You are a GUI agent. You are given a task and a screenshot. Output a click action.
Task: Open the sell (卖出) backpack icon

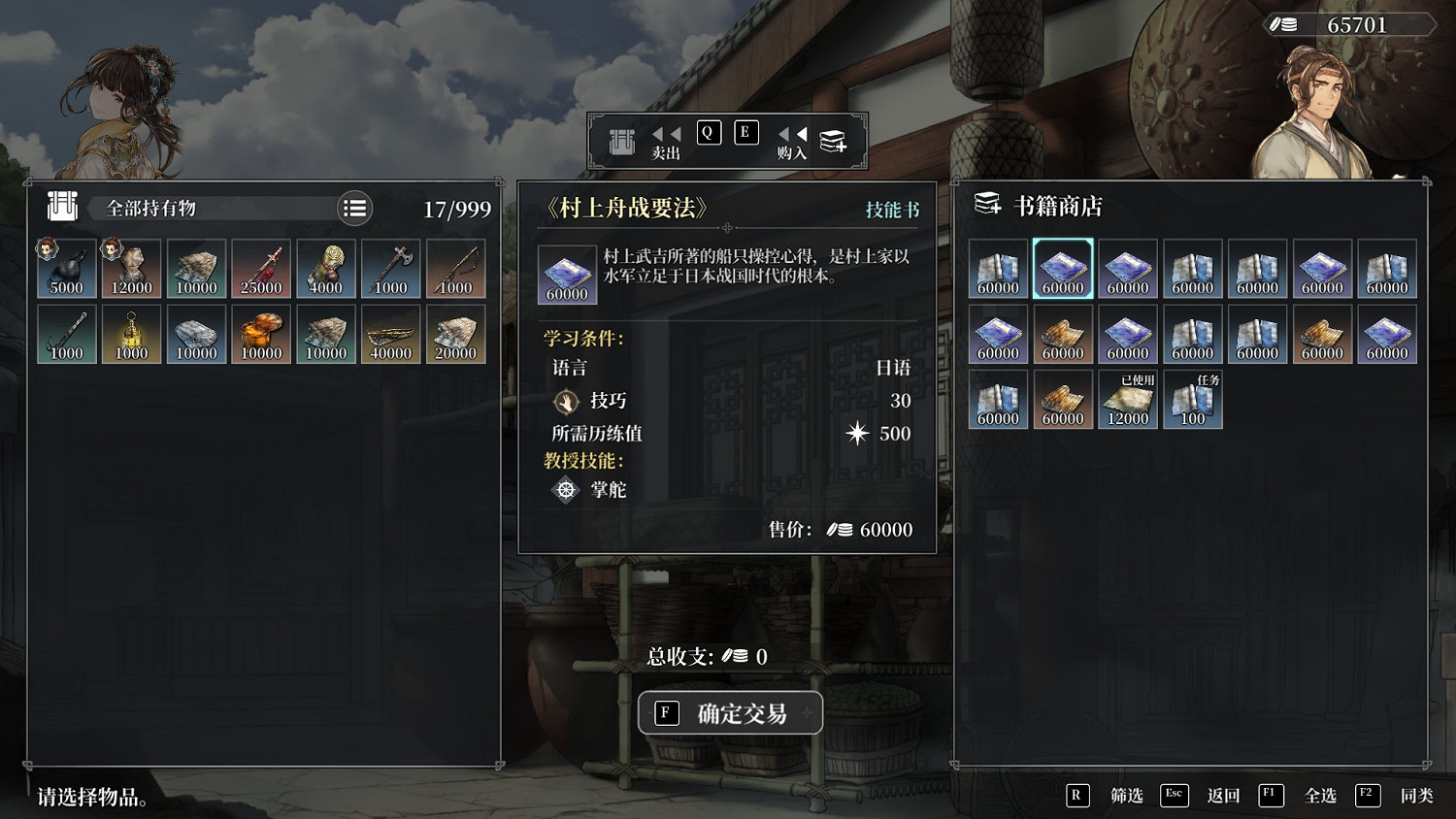click(621, 140)
